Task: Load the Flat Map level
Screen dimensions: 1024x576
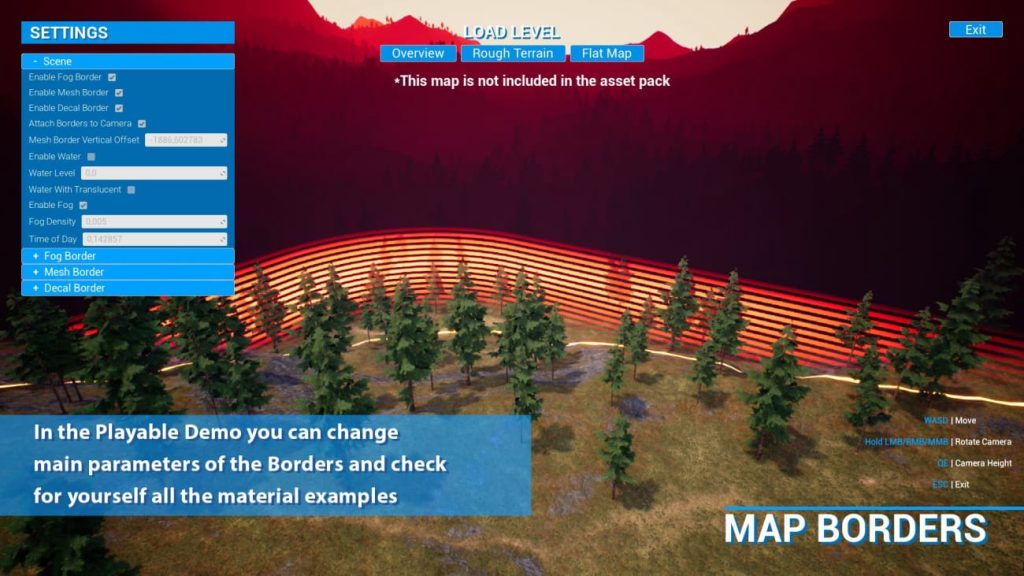Action: pos(607,53)
